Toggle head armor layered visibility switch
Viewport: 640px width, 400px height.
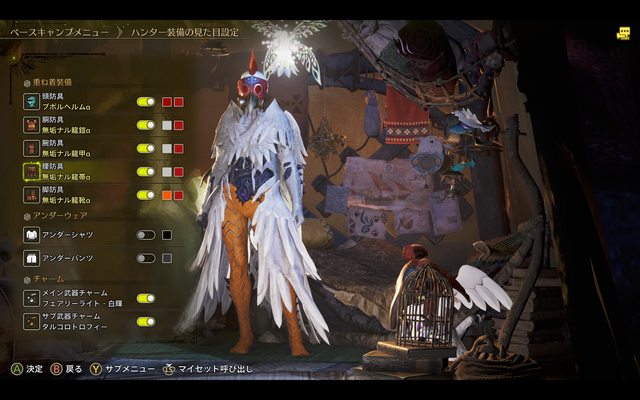click(x=146, y=102)
